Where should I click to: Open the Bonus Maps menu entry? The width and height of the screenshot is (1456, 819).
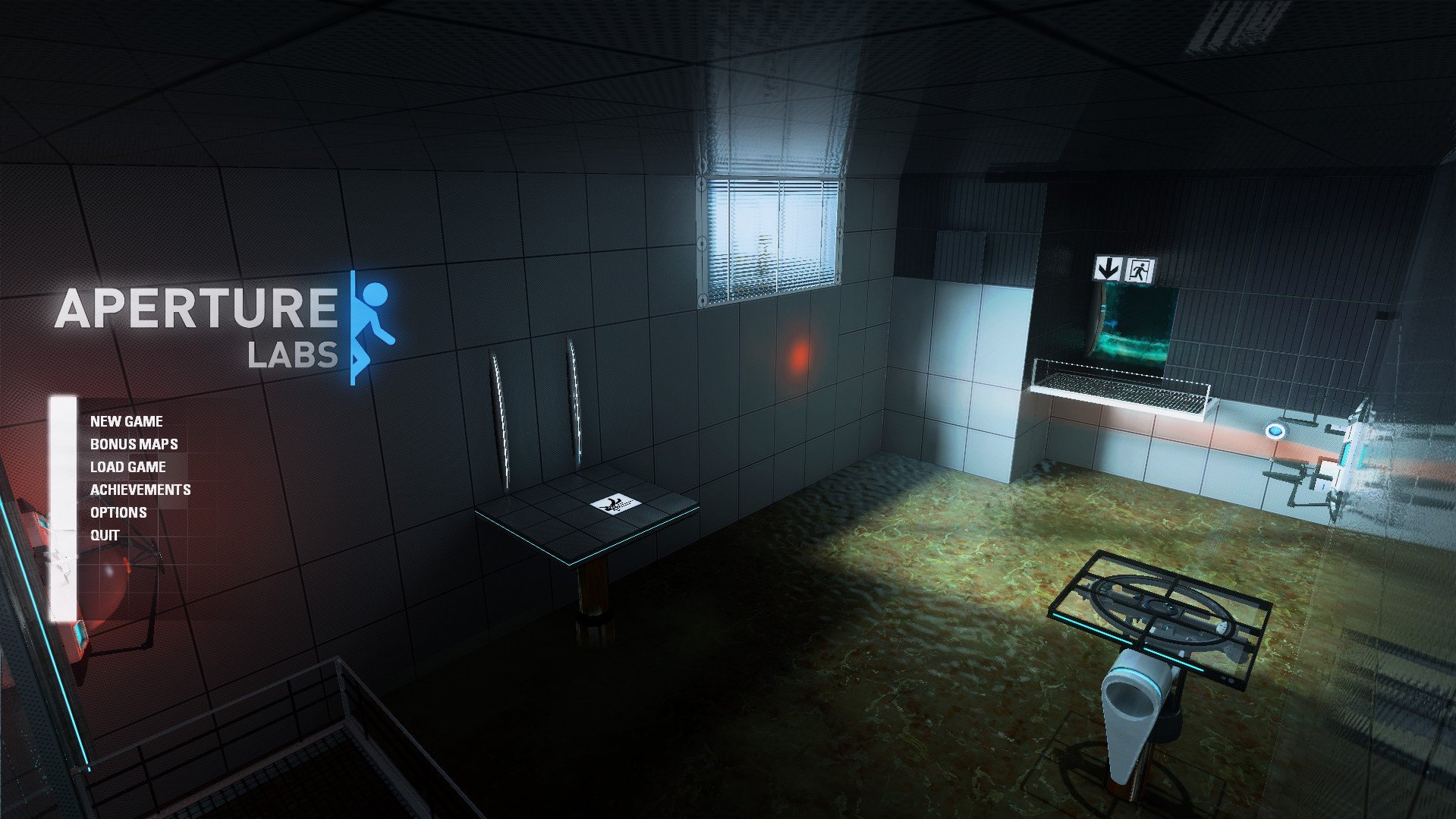tap(134, 444)
